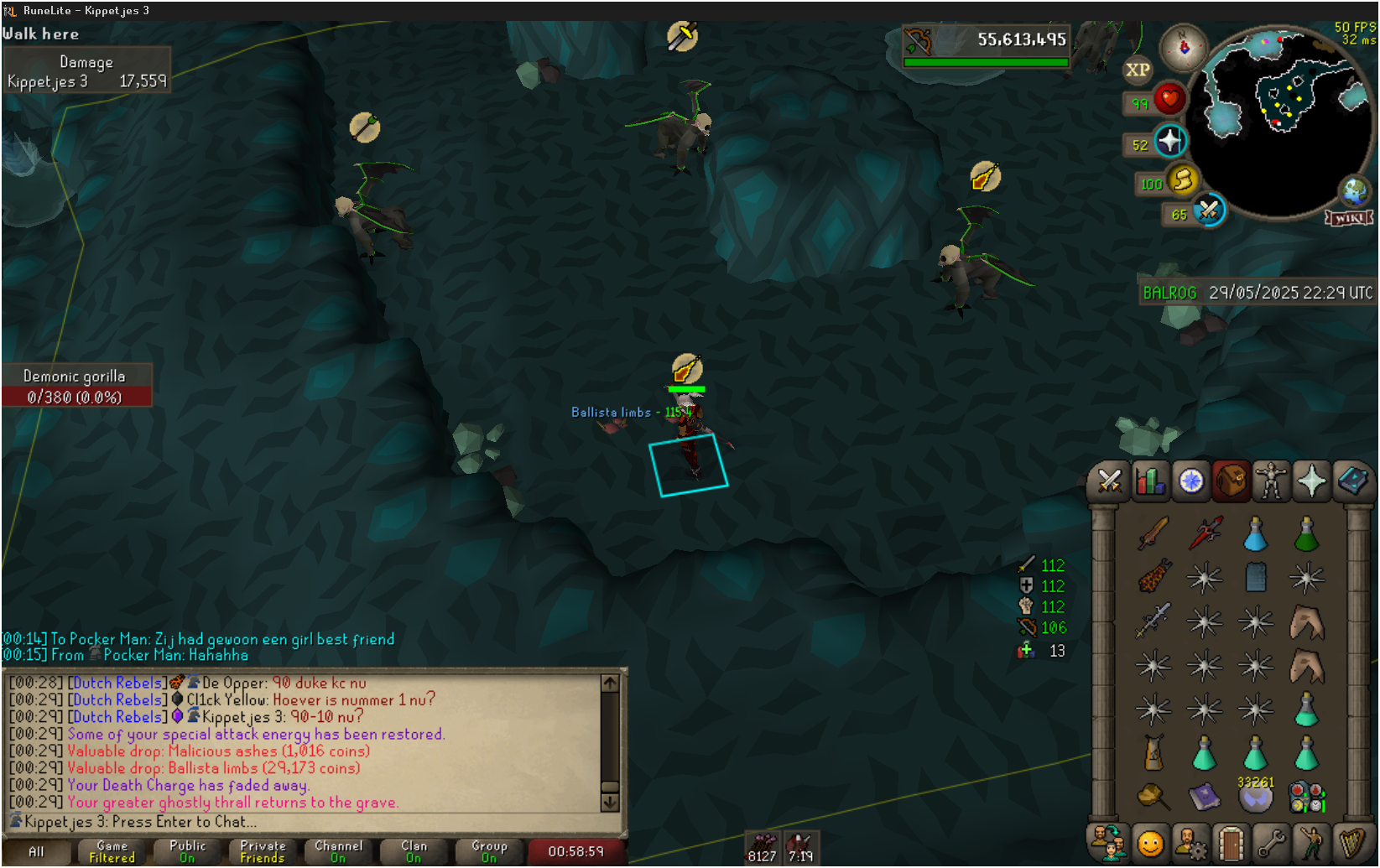Screen dimensions: 1380x868
Task: Activate quick prayers via the prayer orb
Action: pos(1169,142)
